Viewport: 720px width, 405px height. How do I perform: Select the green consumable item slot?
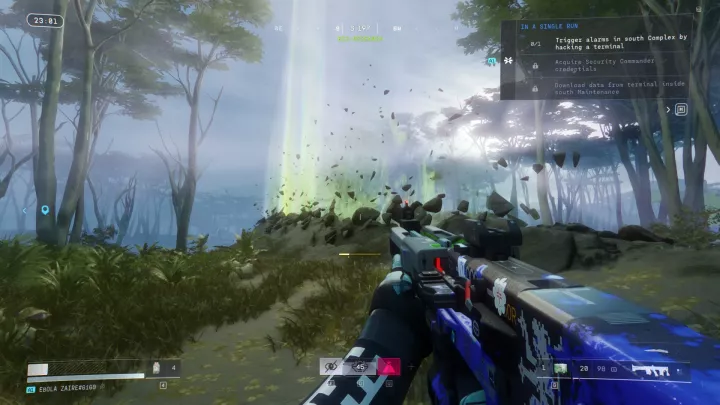(x=562, y=369)
